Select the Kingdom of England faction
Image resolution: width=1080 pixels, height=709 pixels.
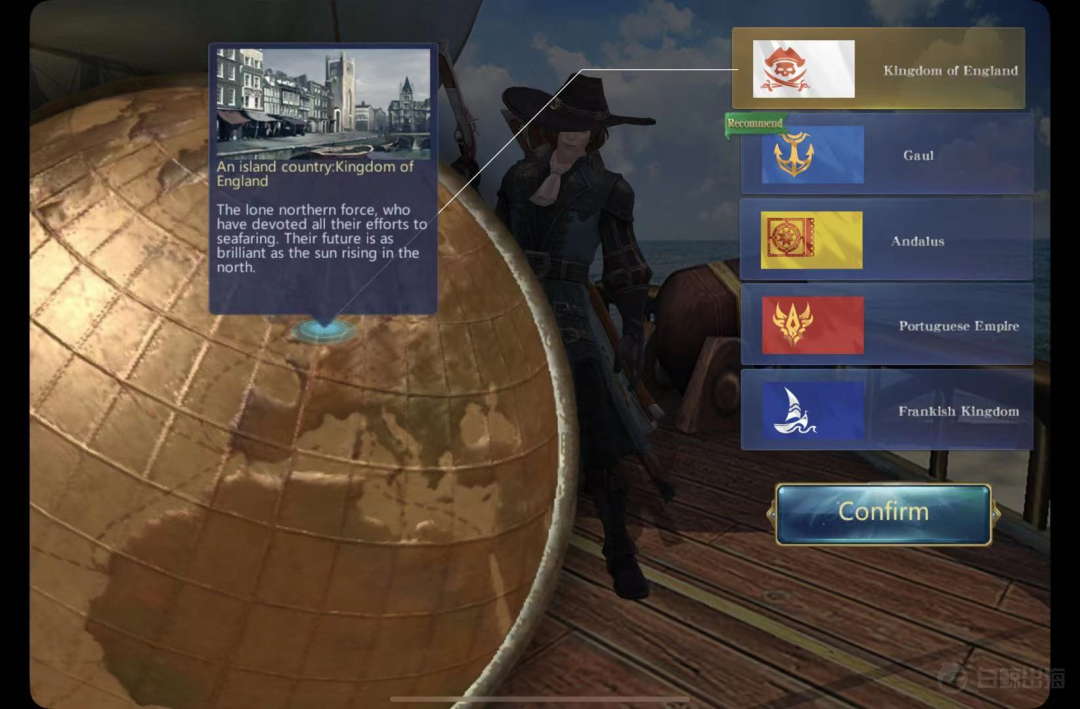pyautogui.click(x=878, y=69)
